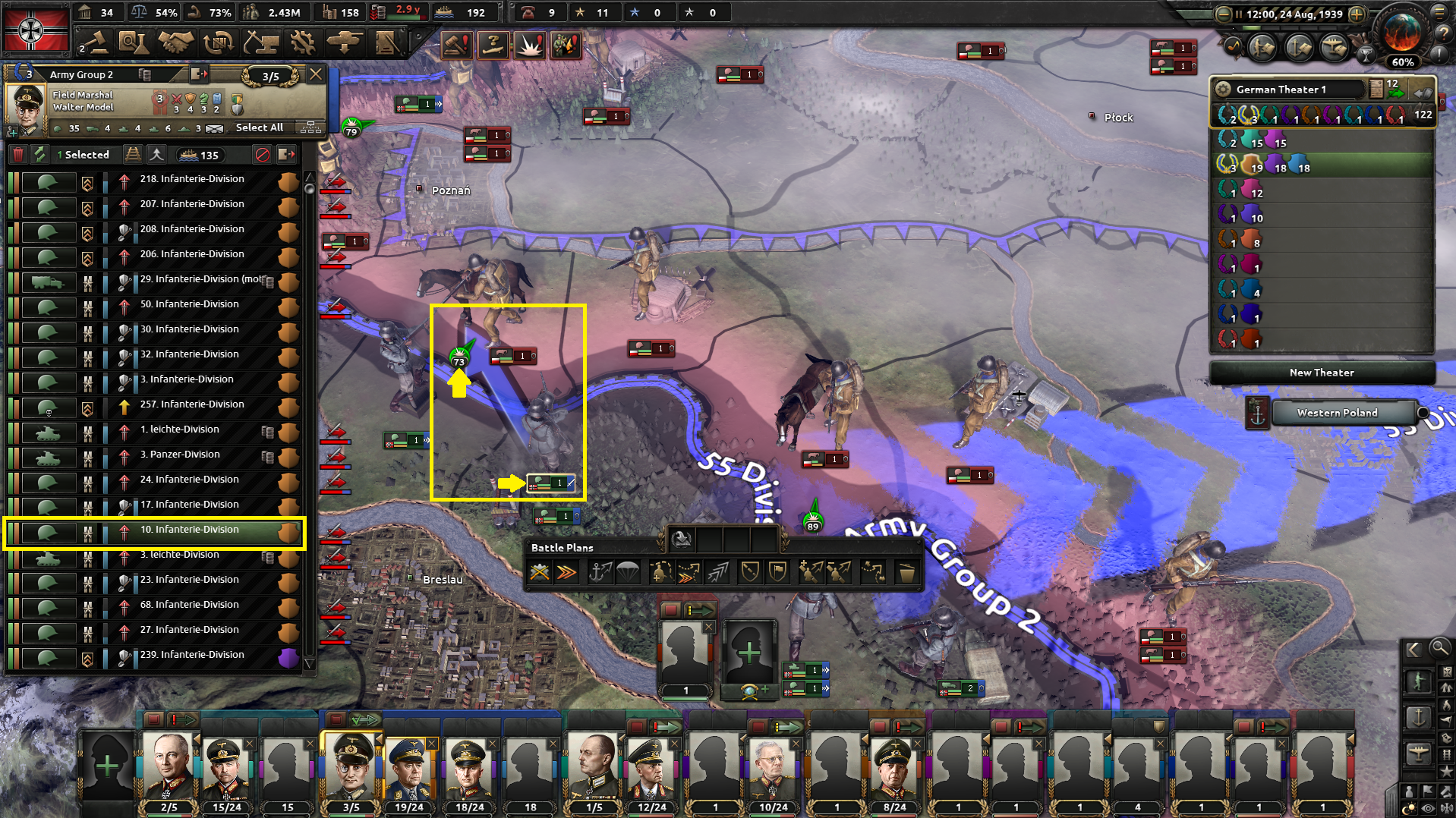Viewport: 1456px width, 818px height.
Task: Select Walter Model's portrait in bottom army bar
Action: click(350, 766)
